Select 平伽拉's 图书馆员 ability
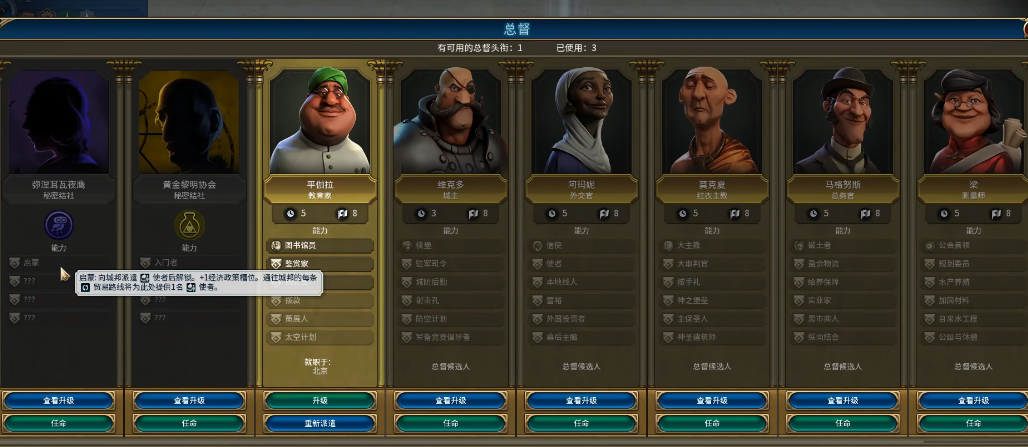This screenshot has height=447, width=1028. point(320,246)
